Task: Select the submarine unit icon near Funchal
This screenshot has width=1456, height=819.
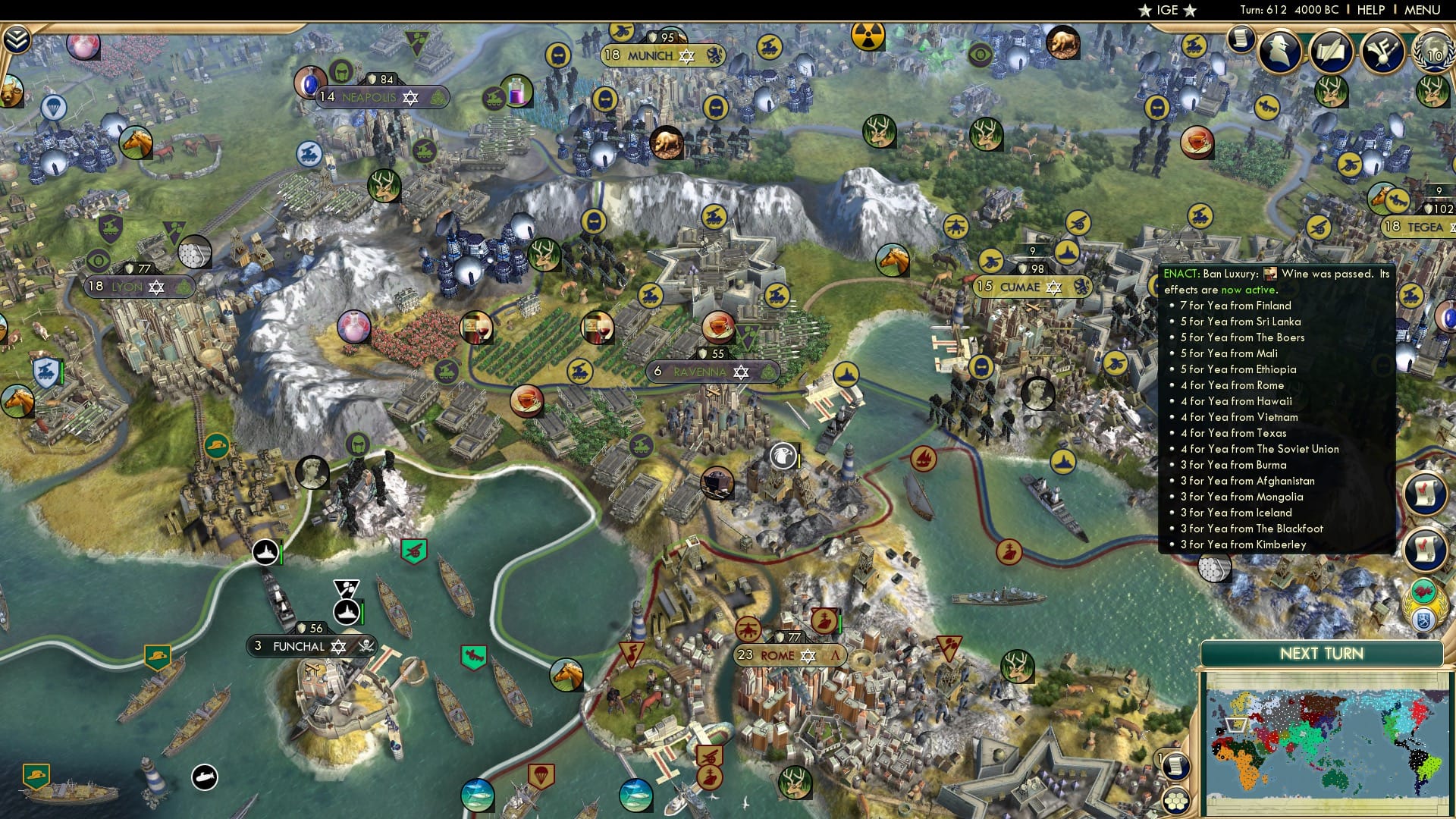Action: tap(205, 775)
